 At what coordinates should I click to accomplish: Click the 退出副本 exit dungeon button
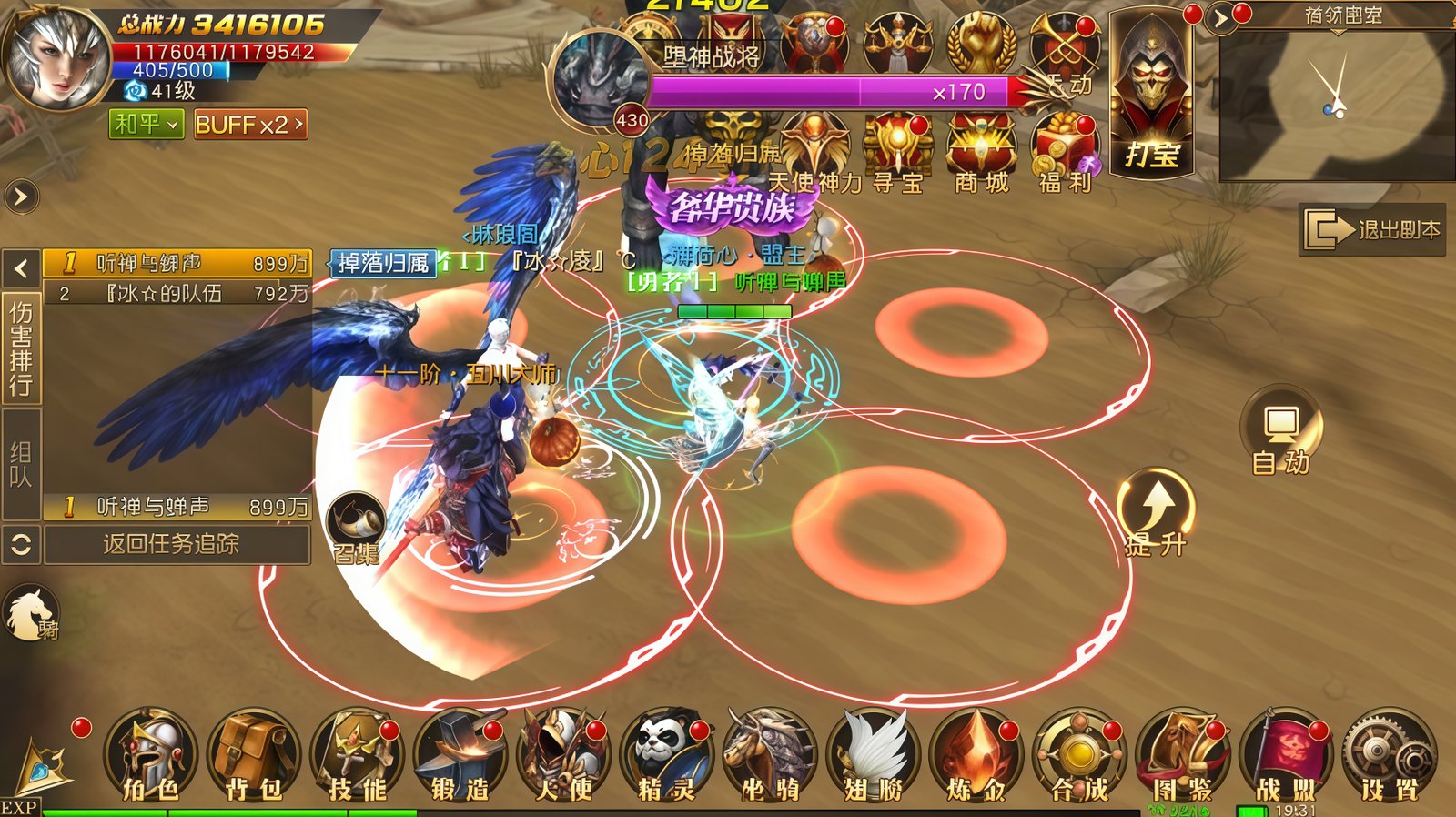pos(1372,230)
